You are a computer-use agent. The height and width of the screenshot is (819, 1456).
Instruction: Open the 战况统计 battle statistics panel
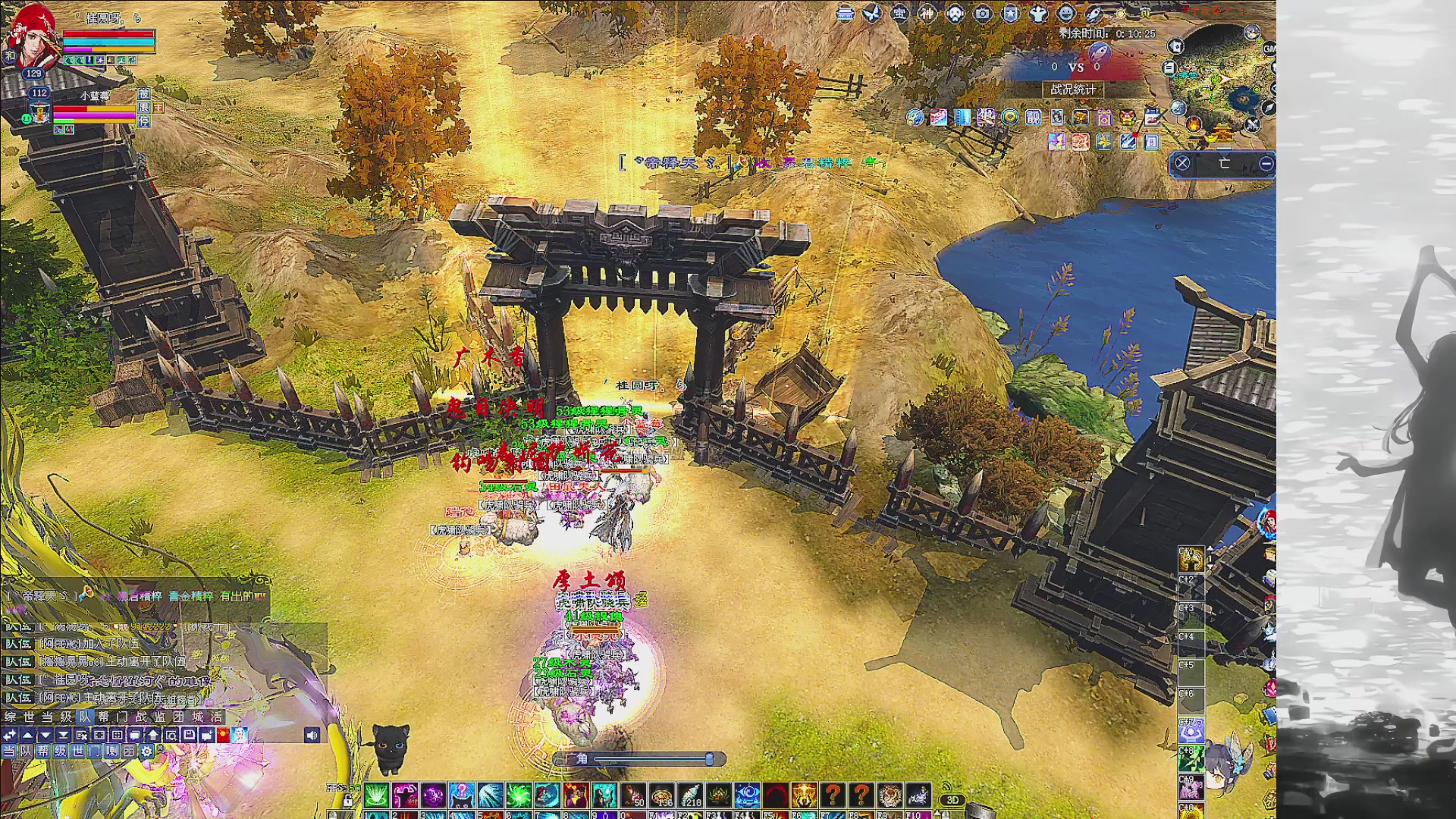point(1072,89)
